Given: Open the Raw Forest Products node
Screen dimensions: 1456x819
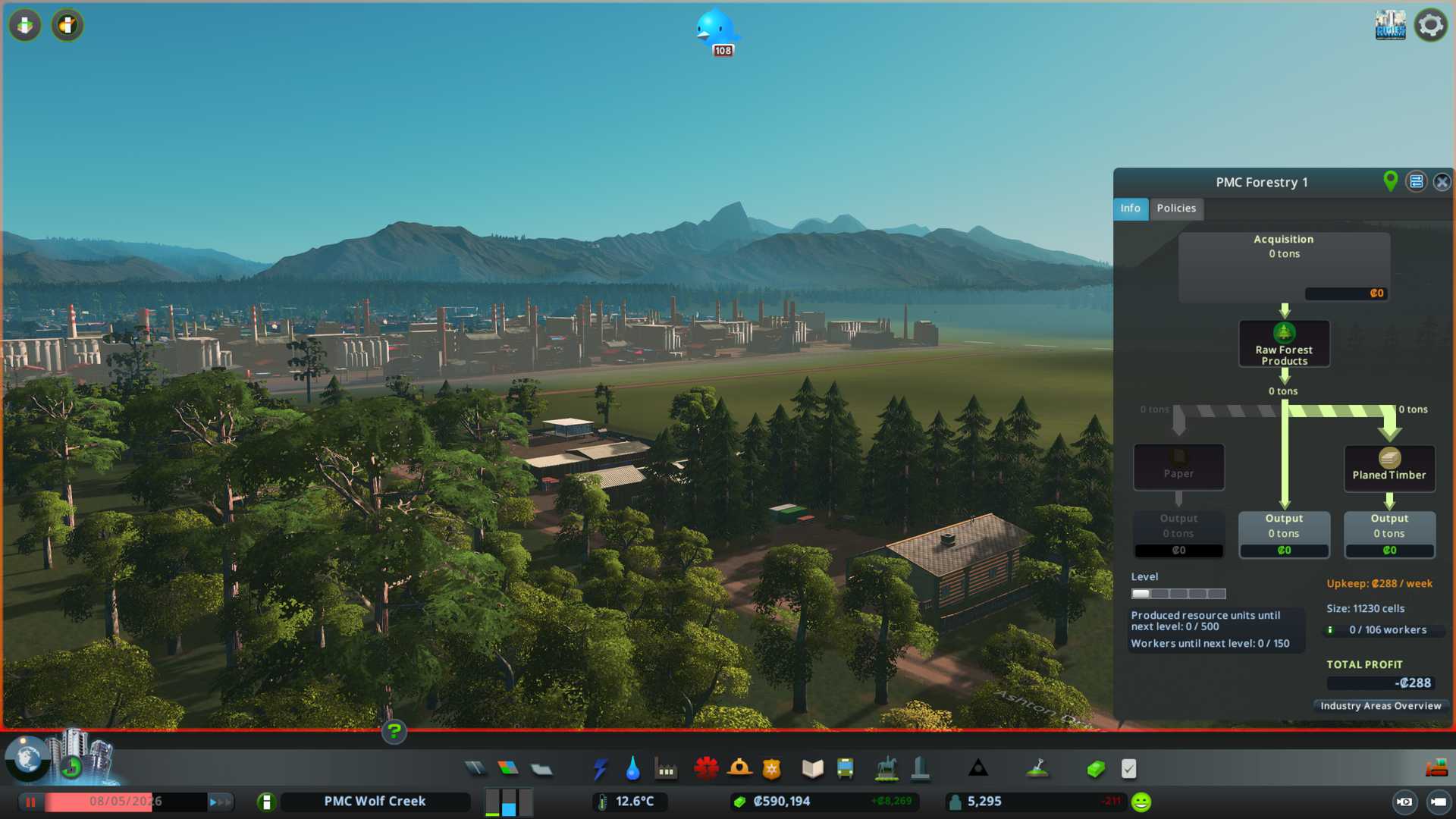Looking at the screenshot, I should tap(1284, 344).
